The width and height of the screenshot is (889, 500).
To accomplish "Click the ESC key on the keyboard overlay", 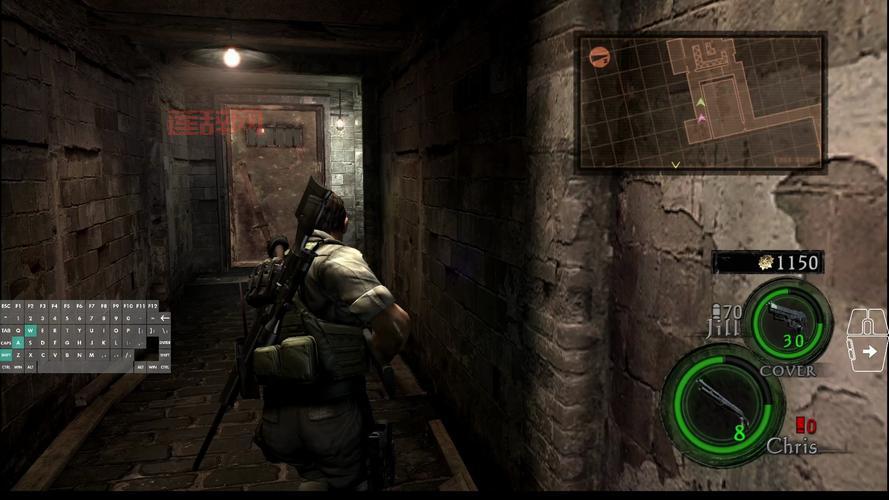I will pyautogui.click(x=6, y=305).
